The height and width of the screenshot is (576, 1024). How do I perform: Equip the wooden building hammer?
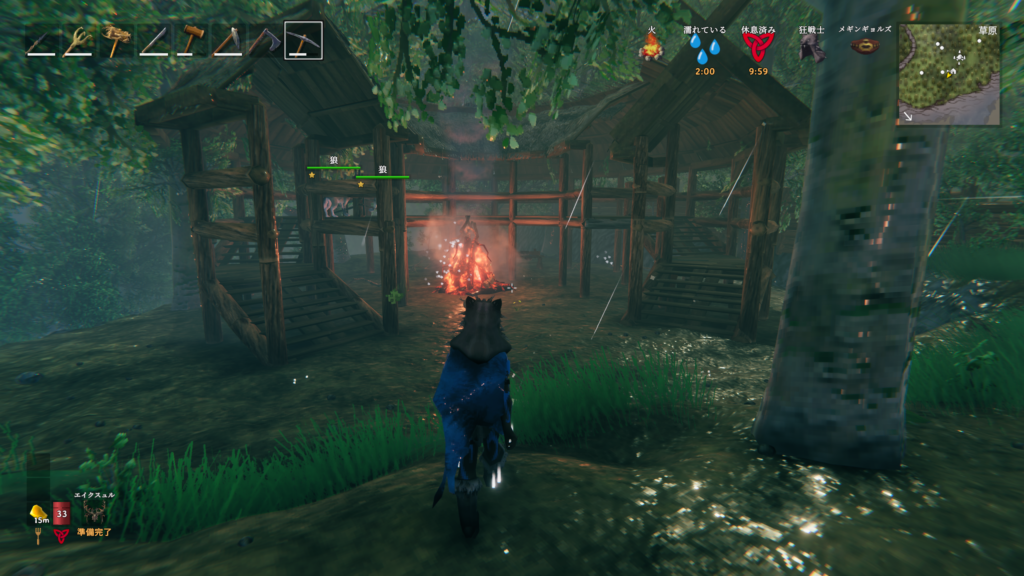pyautogui.click(x=191, y=41)
